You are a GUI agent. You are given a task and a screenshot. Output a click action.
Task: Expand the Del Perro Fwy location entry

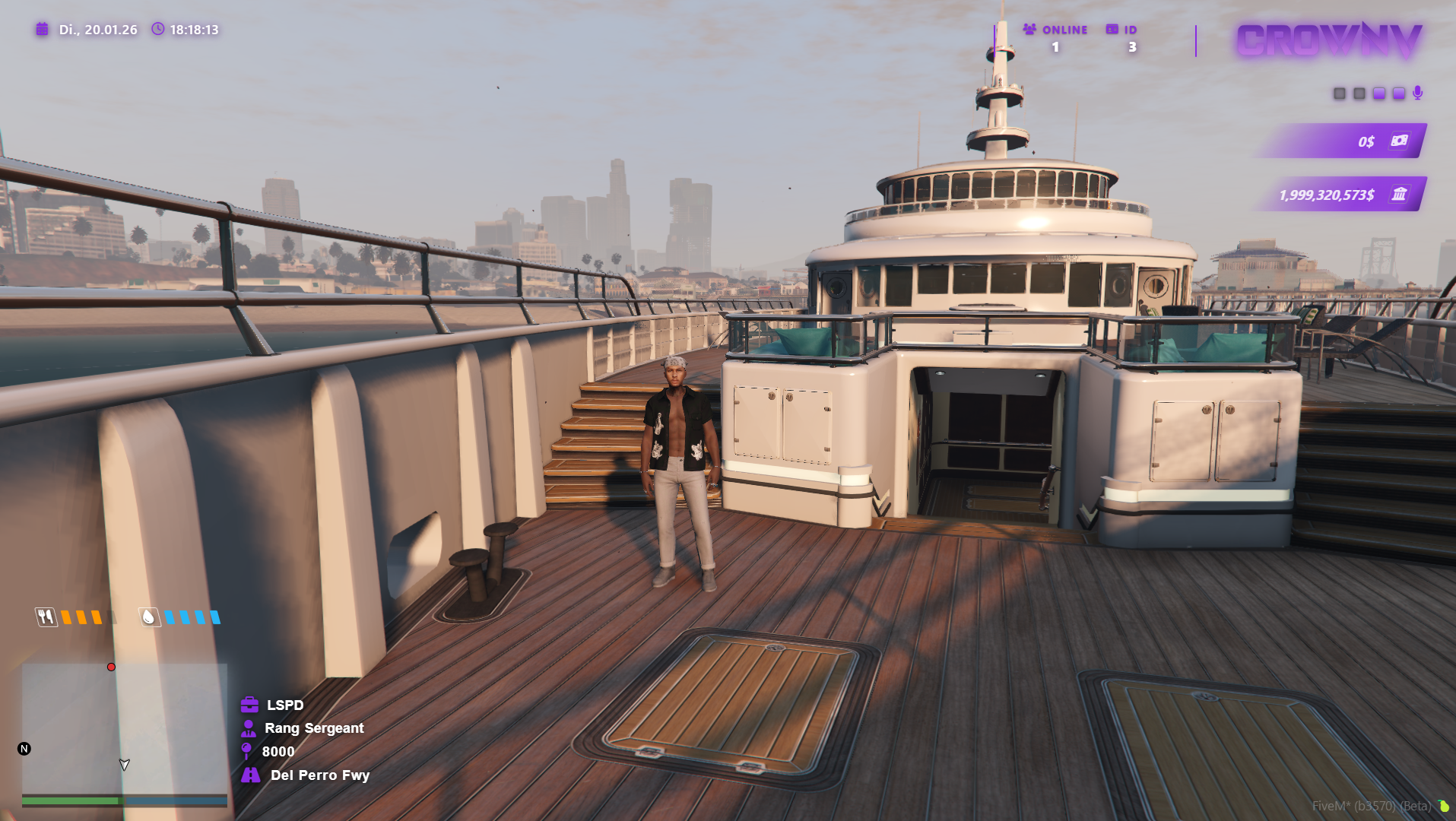coord(320,775)
